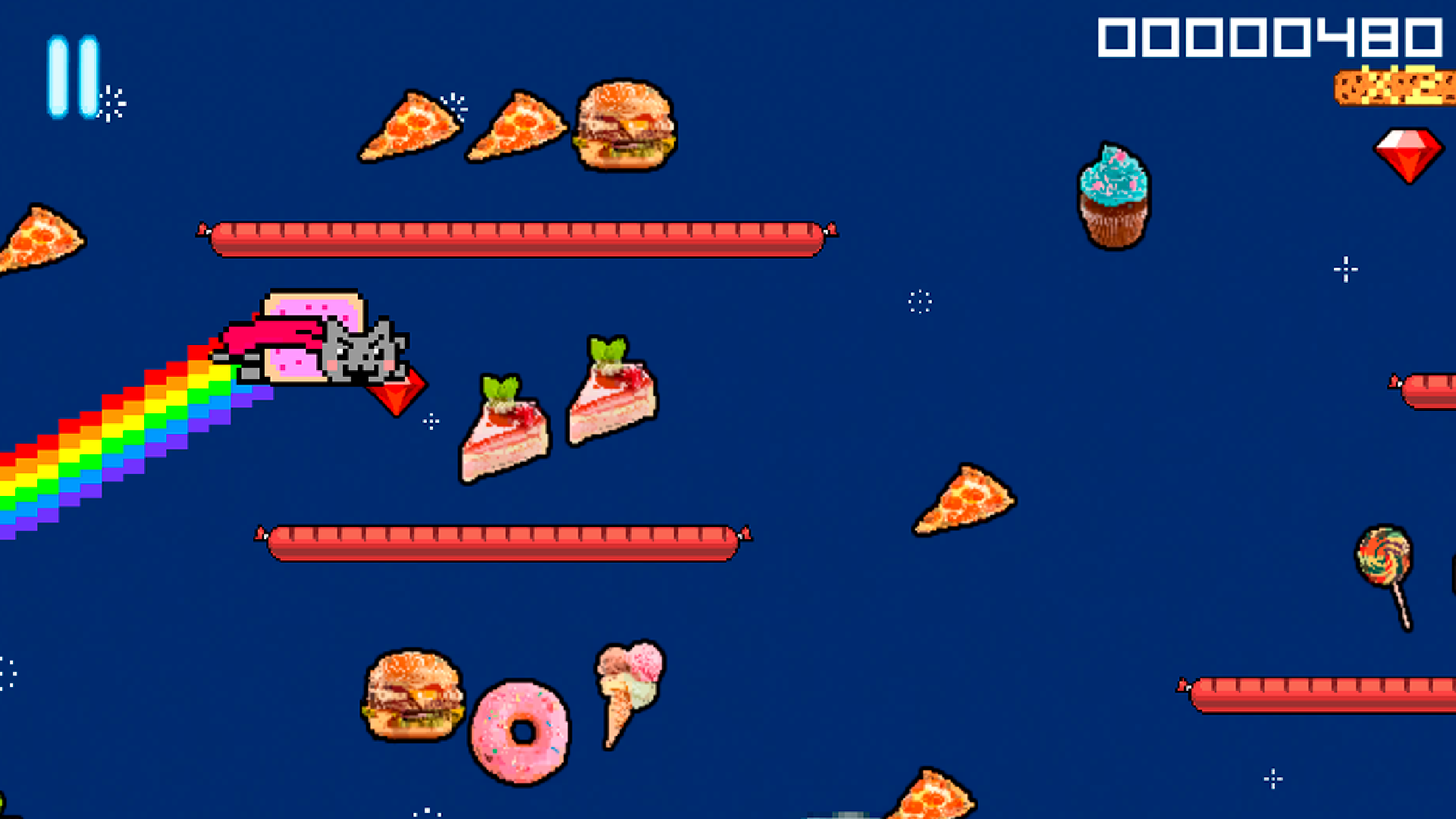Grab the blue frosted cupcake
The image size is (1456, 819).
coord(1112,193)
